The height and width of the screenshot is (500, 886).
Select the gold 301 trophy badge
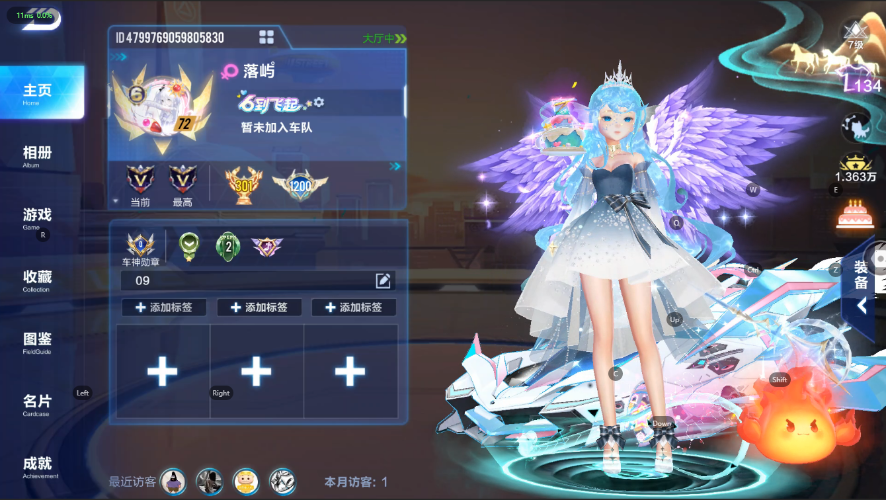point(242,183)
